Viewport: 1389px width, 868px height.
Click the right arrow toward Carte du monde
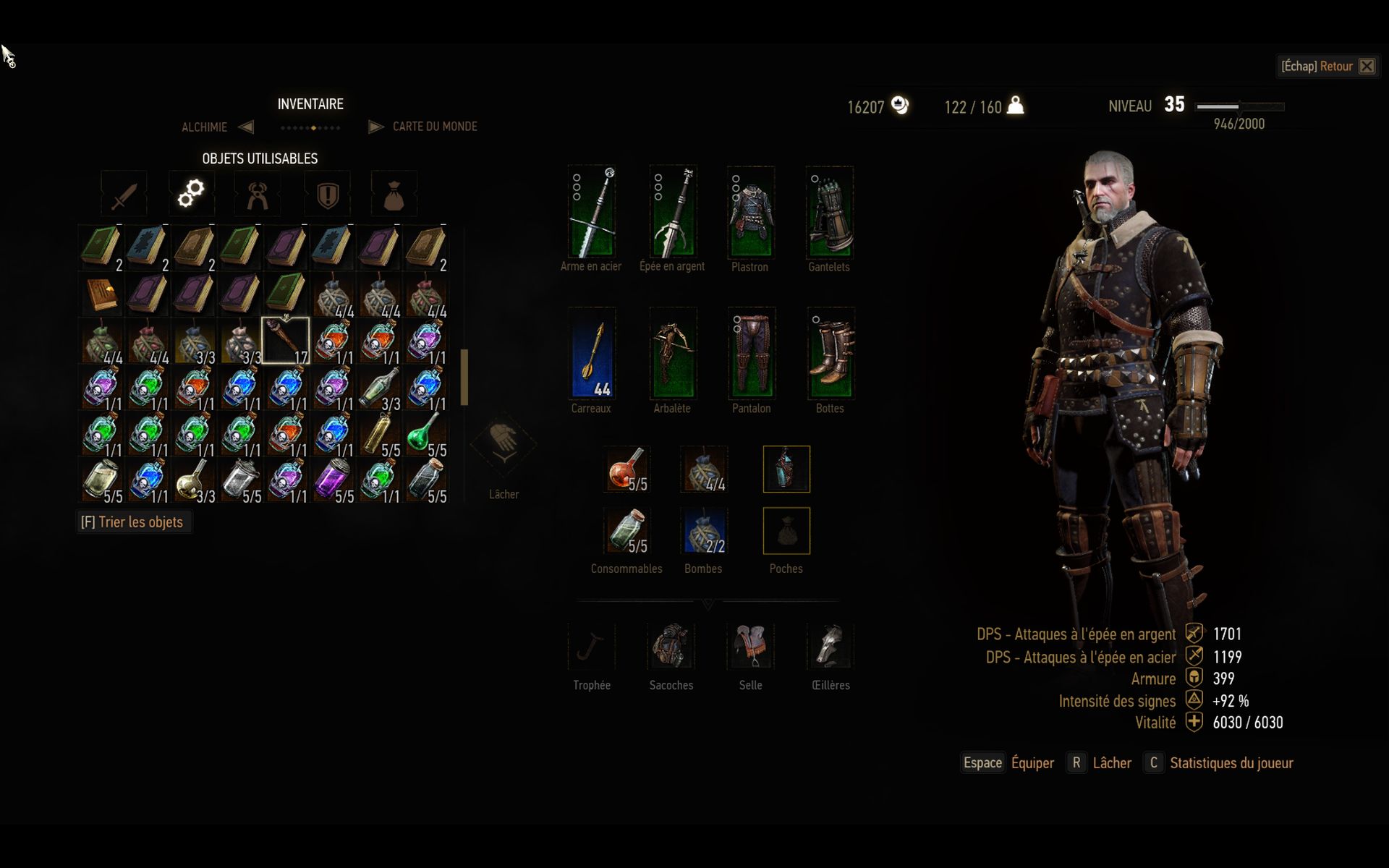tap(375, 127)
